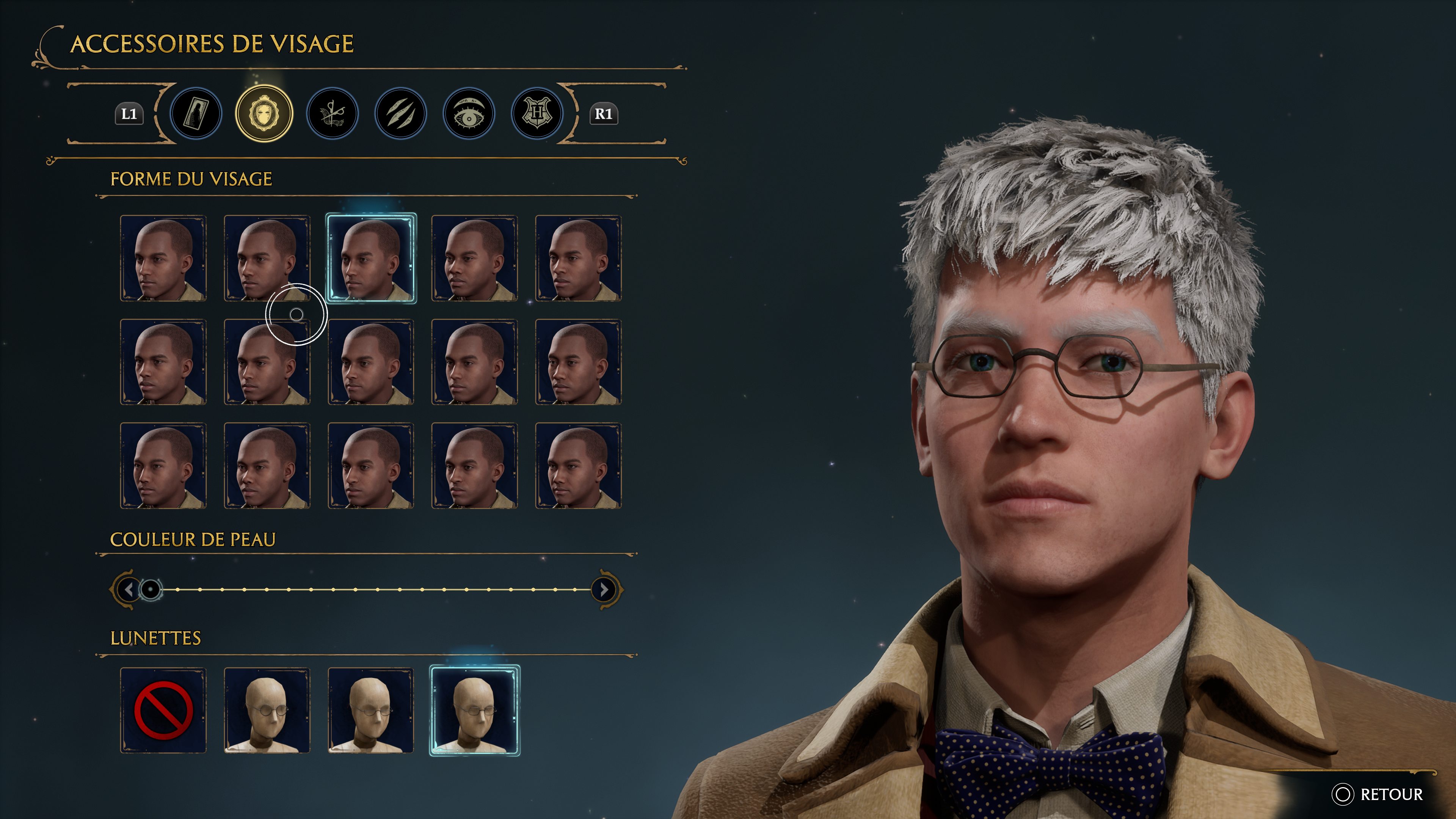Switch to the scissors hairstyle tab
Viewport: 1456px width, 819px height.
(x=333, y=113)
